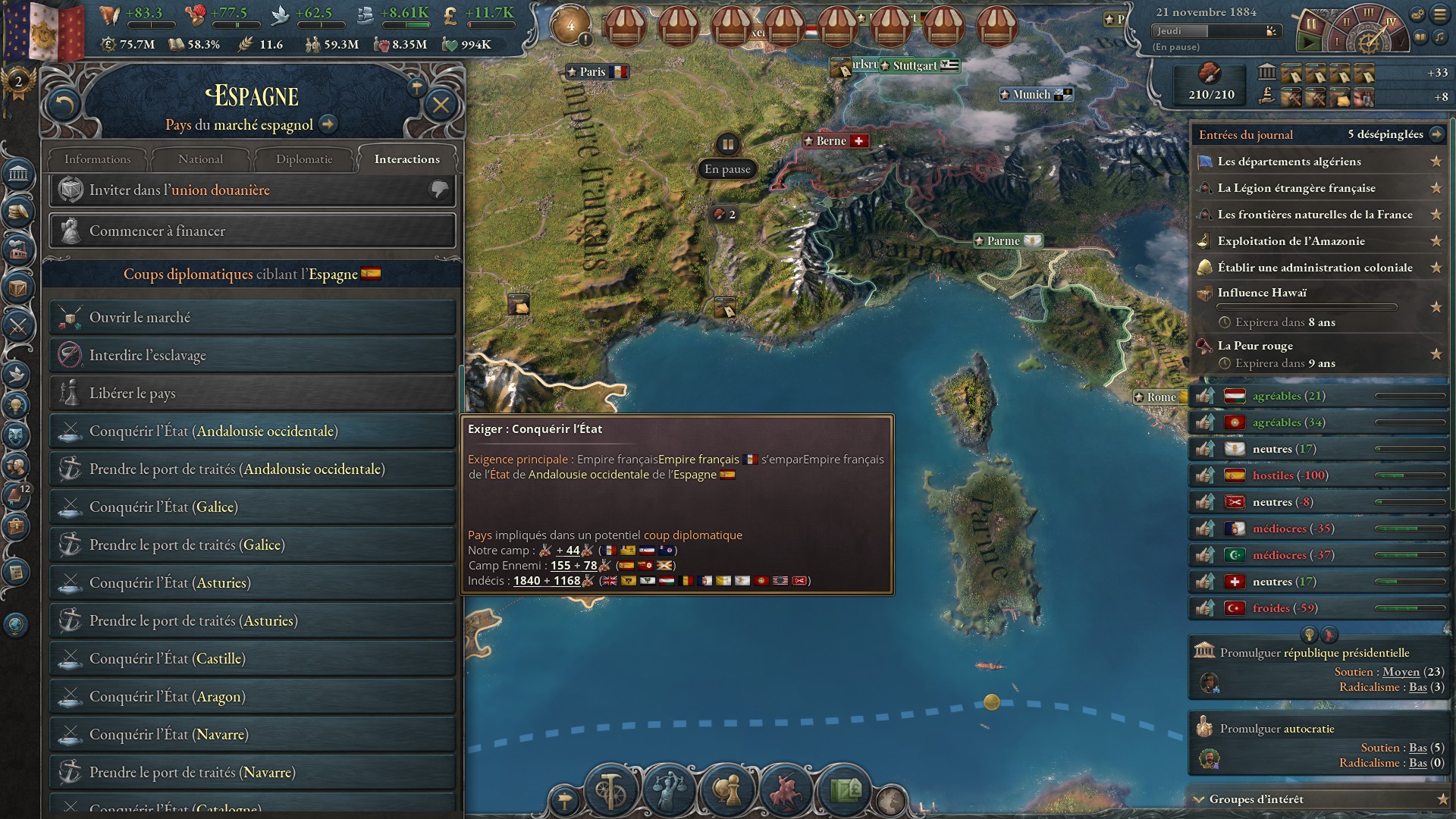The width and height of the screenshot is (1456, 819).
Task: Open the Military panel (crossed swords icon)
Action: pos(19,326)
